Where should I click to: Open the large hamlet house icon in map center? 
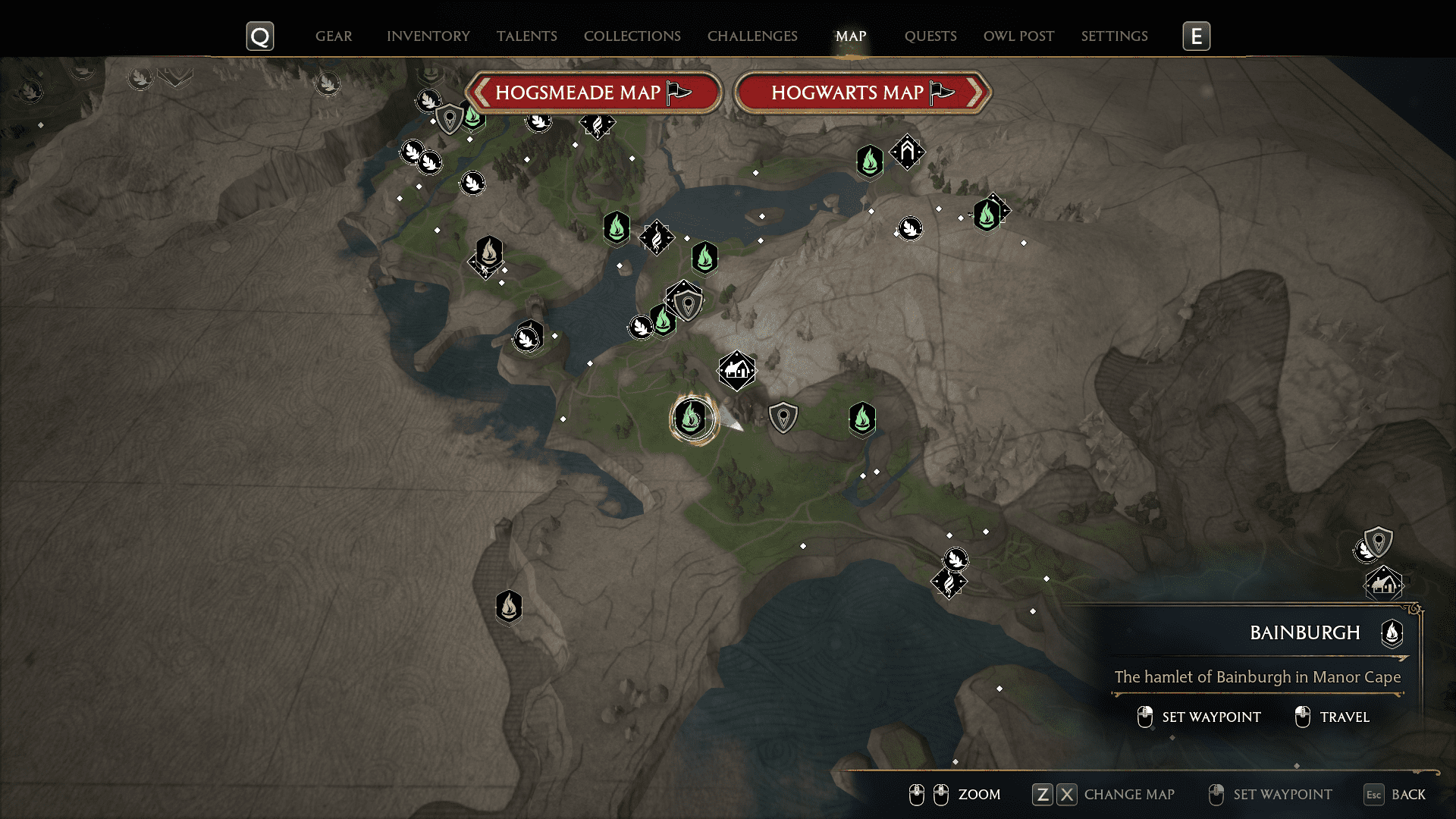736,370
